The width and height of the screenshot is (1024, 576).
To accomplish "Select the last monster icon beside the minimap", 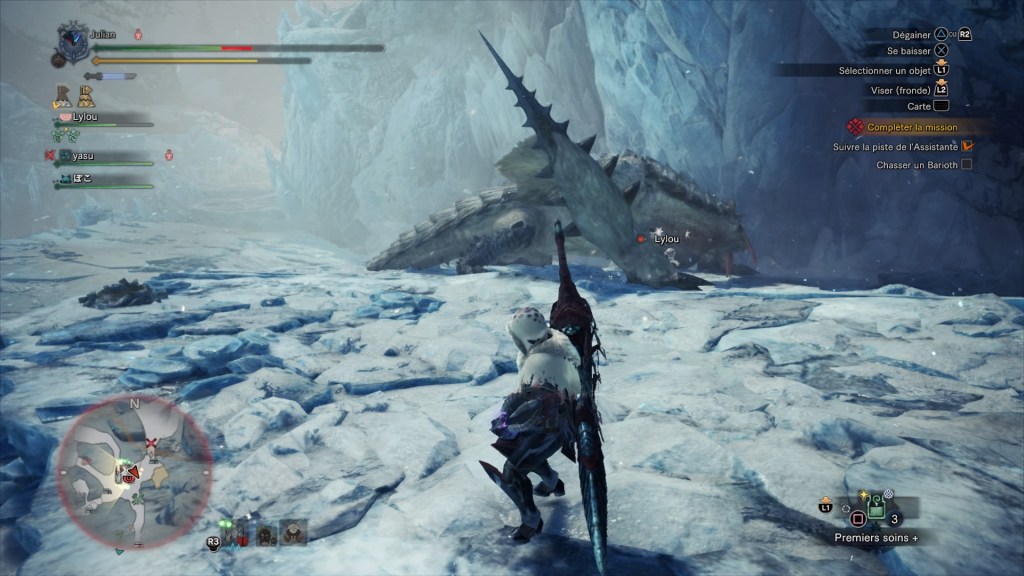I will [x=295, y=531].
